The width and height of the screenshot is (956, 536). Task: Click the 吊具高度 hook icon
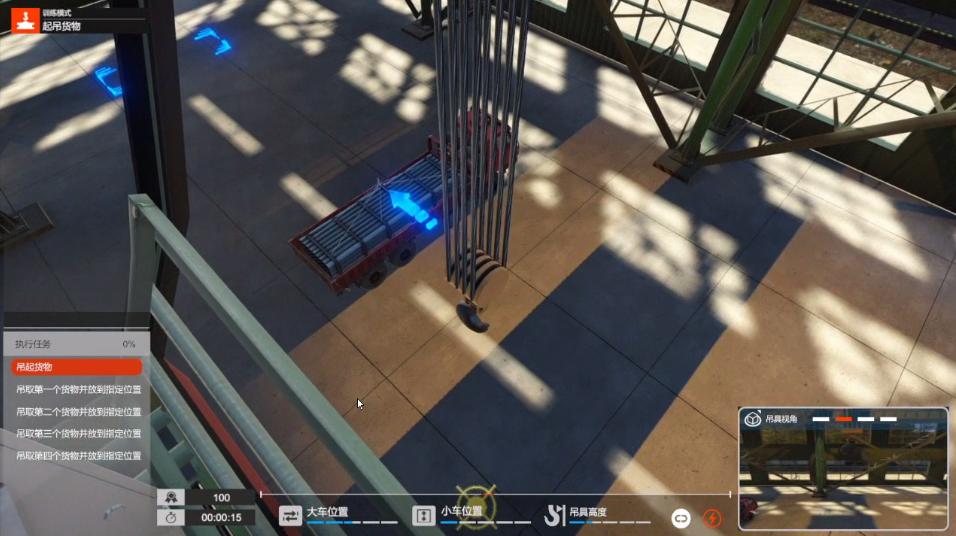(555, 516)
